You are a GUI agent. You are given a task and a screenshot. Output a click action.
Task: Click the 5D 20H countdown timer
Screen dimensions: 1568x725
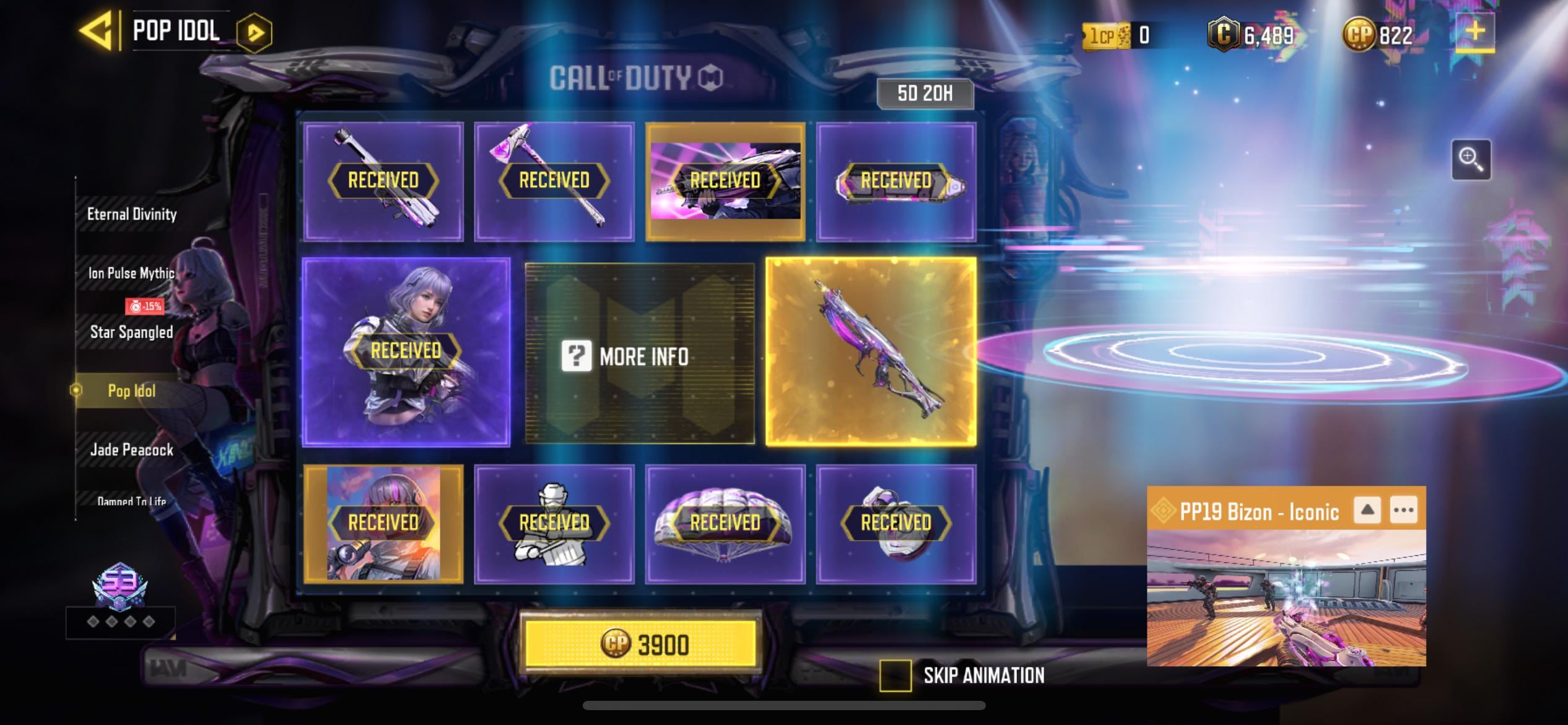coord(925,94)
